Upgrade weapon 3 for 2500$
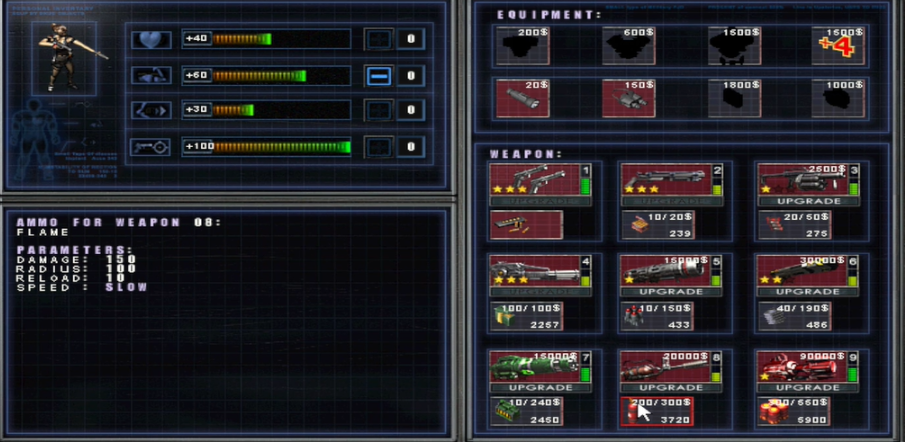Image resolution: width=905 pixels, height=442 pixels. (810, 201)
